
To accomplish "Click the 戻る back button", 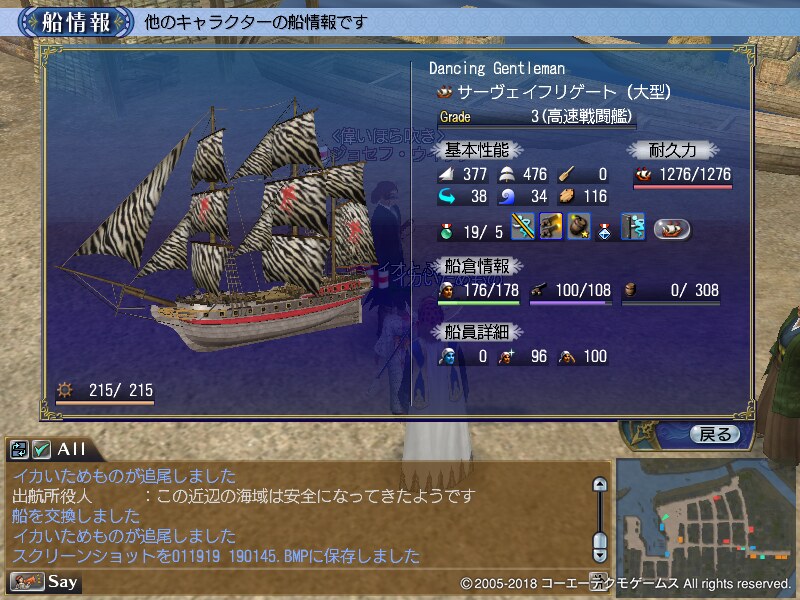I will (715, 434).
